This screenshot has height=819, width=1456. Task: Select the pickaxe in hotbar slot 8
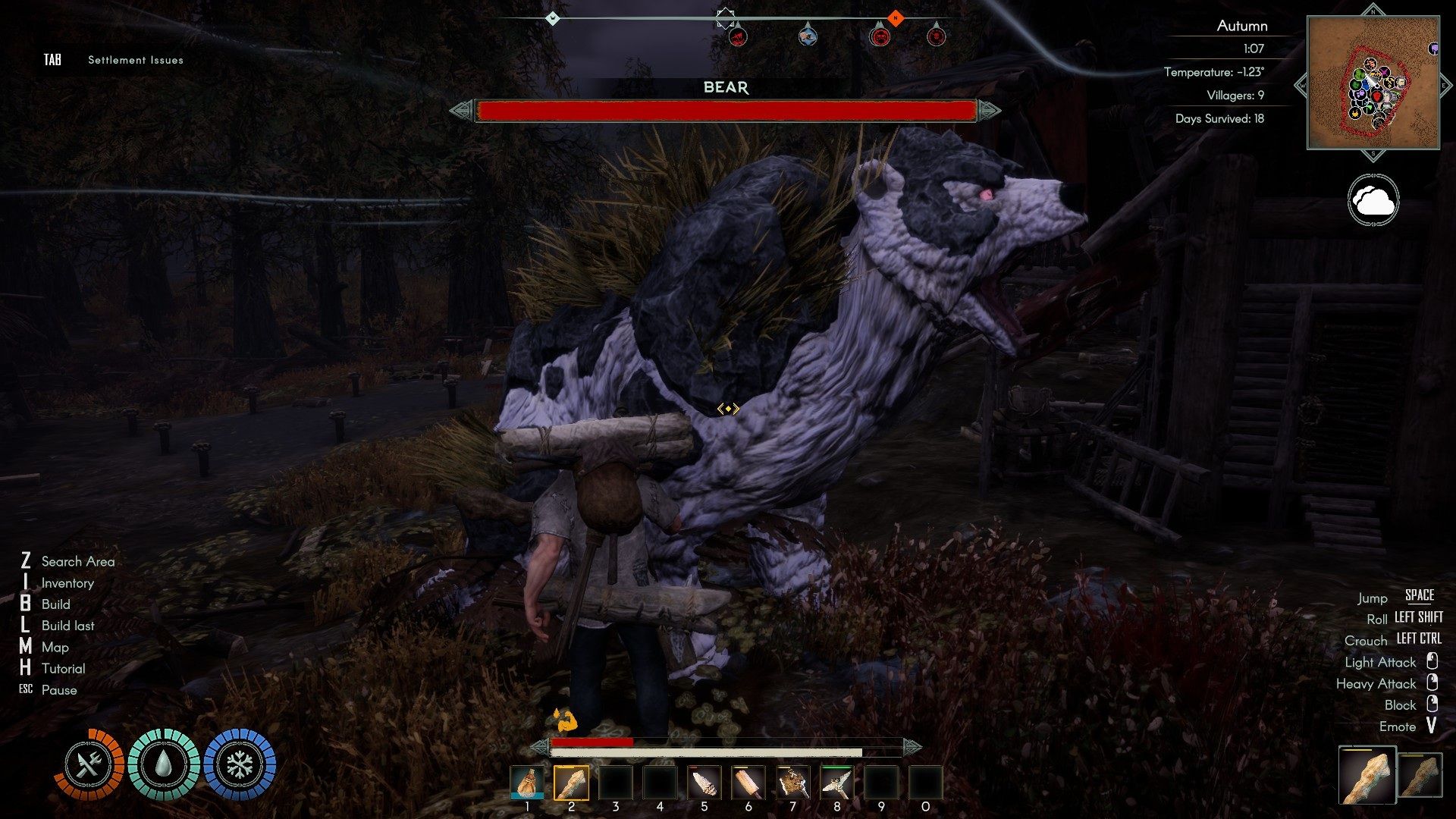[x=836, y=783]
